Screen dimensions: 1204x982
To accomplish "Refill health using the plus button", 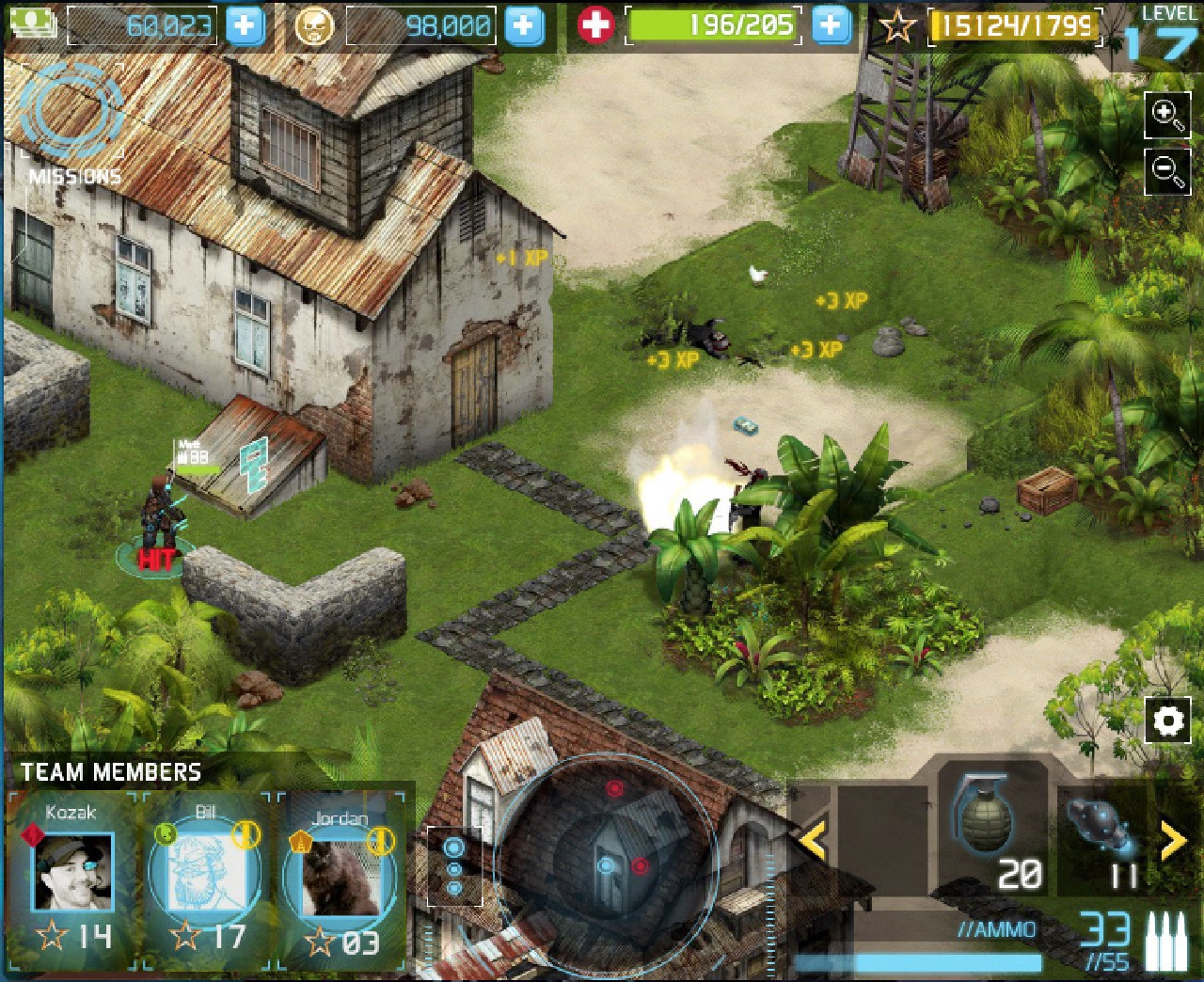I will [x=830, y=25].
